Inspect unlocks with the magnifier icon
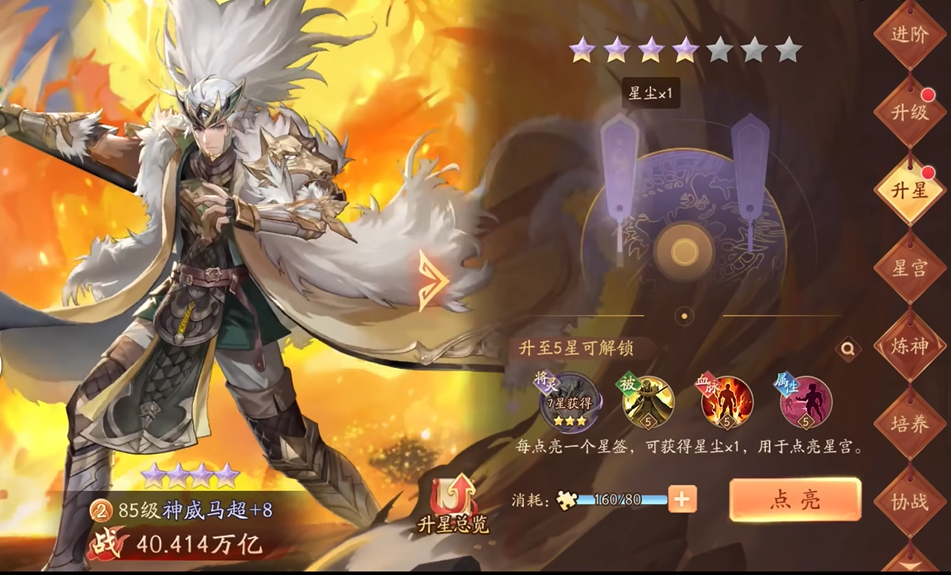 click(848, 349)
